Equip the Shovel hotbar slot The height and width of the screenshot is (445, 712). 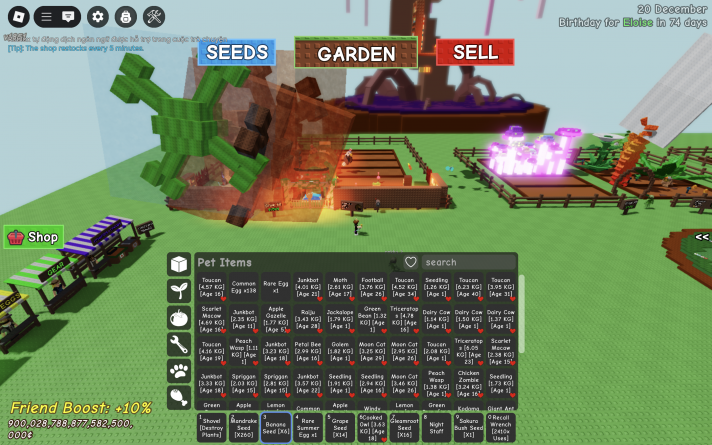(211, 427)
